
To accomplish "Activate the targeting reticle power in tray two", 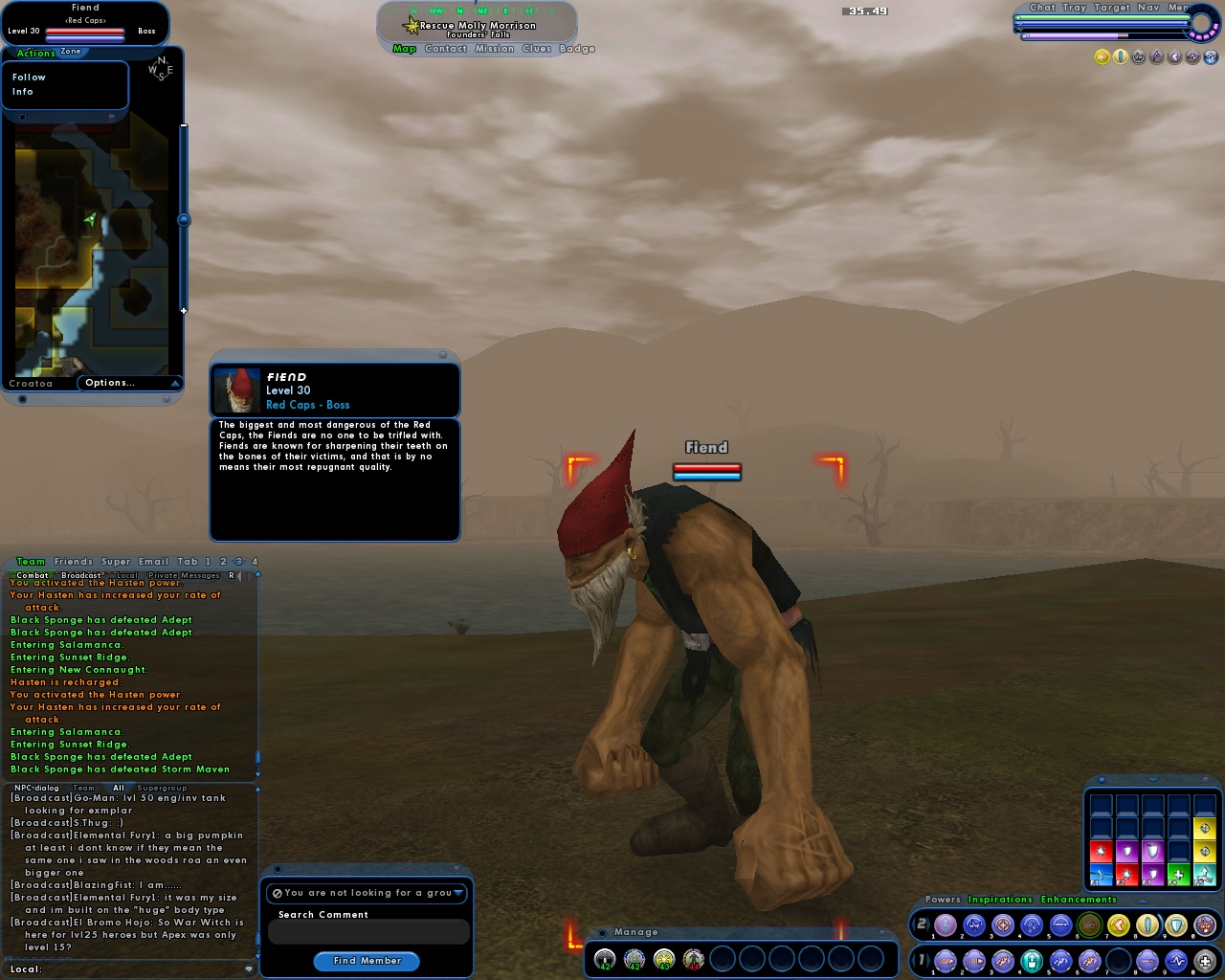I will click(1001, 924).
